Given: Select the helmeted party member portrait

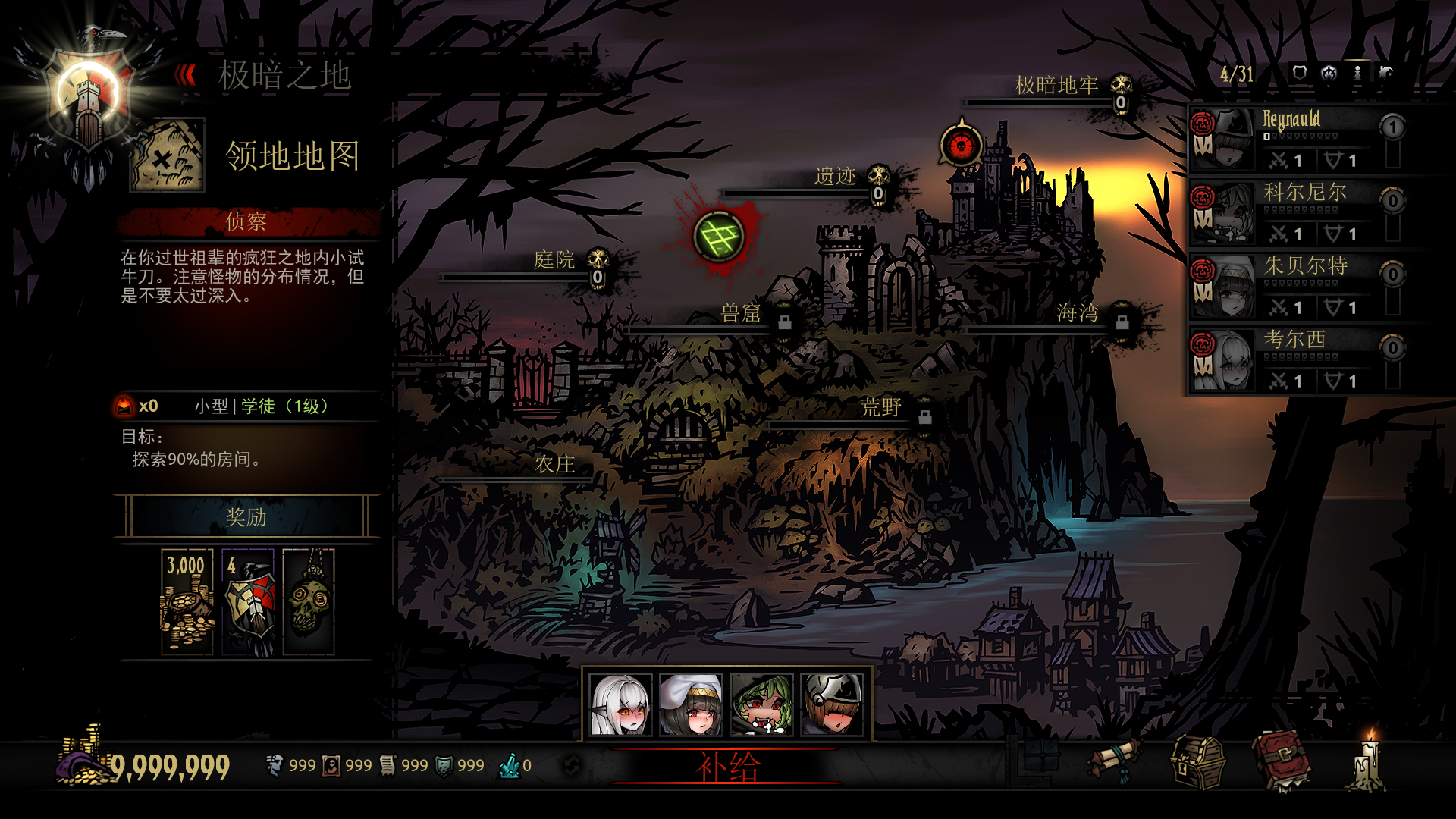Looking at the screenshot, I should point(832,704).
